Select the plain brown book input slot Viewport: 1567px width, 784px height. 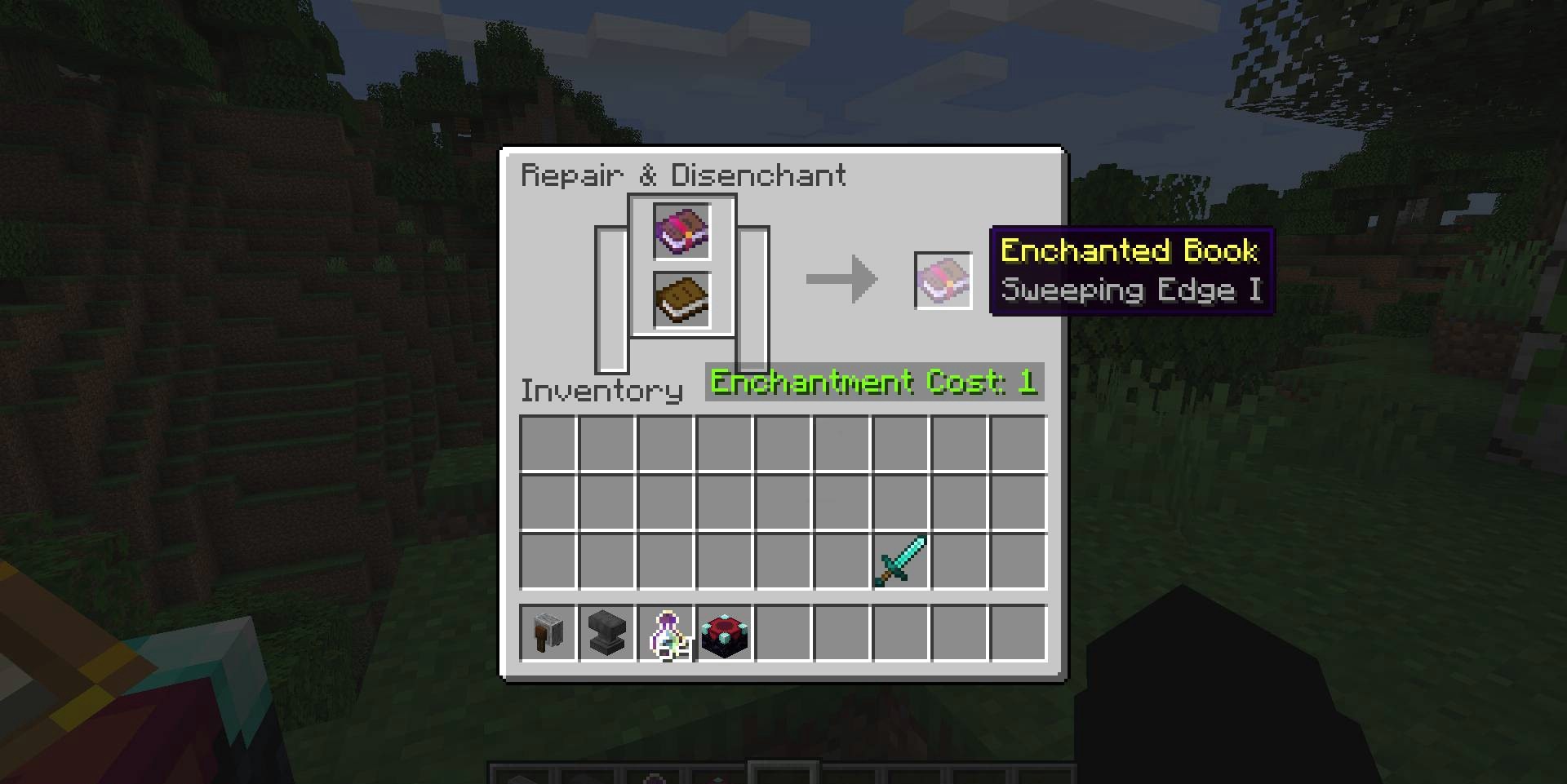pyautogui.click(x=681, y=300)
